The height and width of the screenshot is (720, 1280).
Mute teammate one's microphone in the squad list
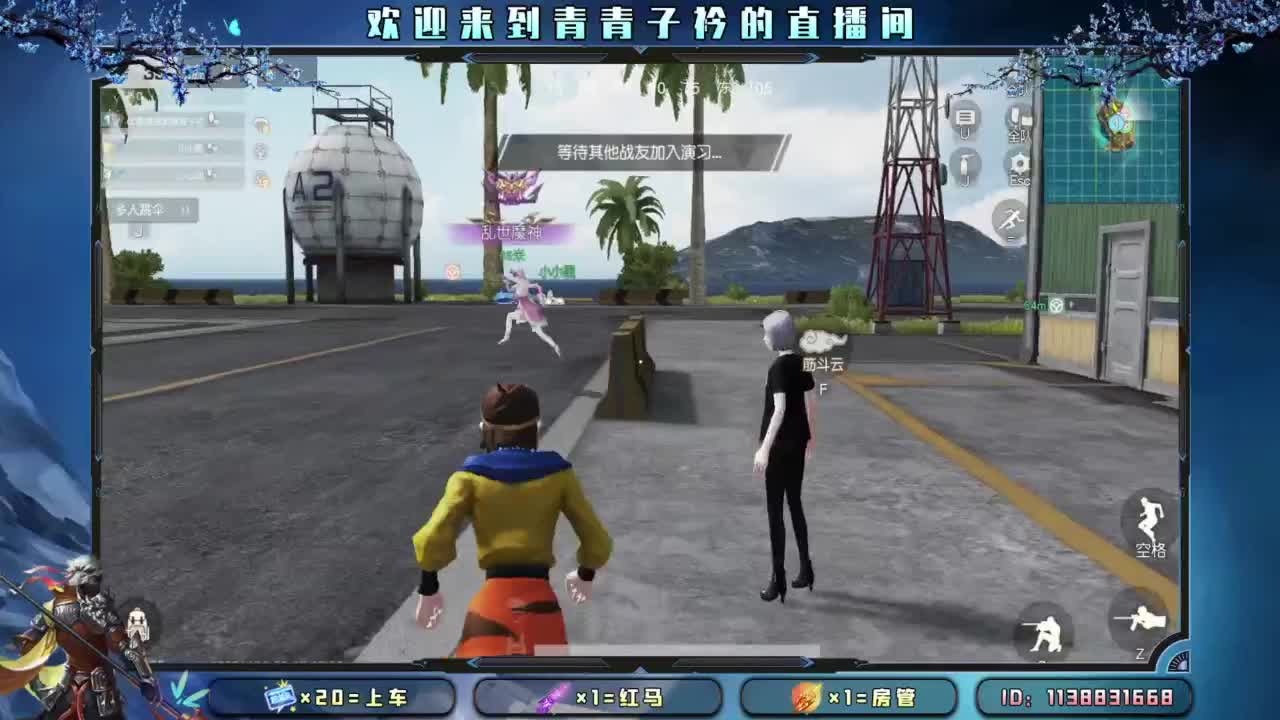tap(212, 117)
